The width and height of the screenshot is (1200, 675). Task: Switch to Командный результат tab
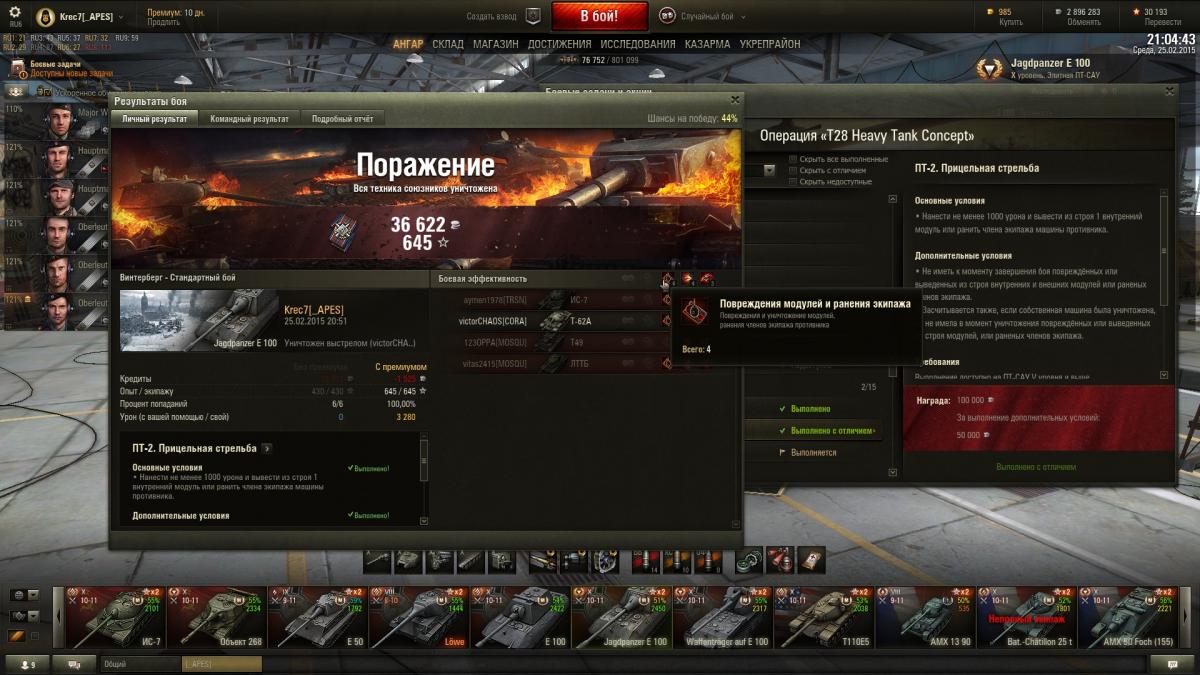[x=249, y=119]
